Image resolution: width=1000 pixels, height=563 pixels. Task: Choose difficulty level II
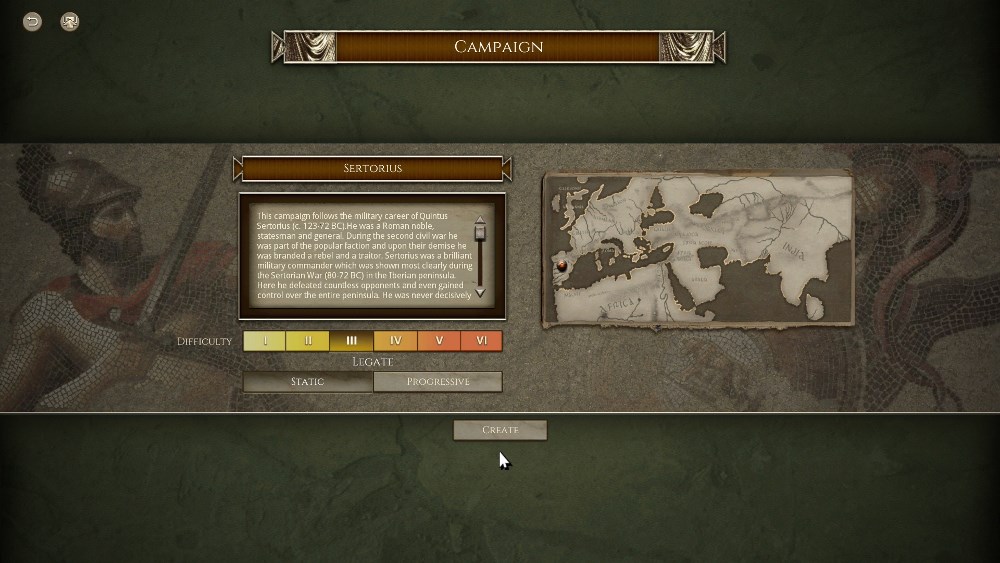pyautogui.click(x=308, y=341)
